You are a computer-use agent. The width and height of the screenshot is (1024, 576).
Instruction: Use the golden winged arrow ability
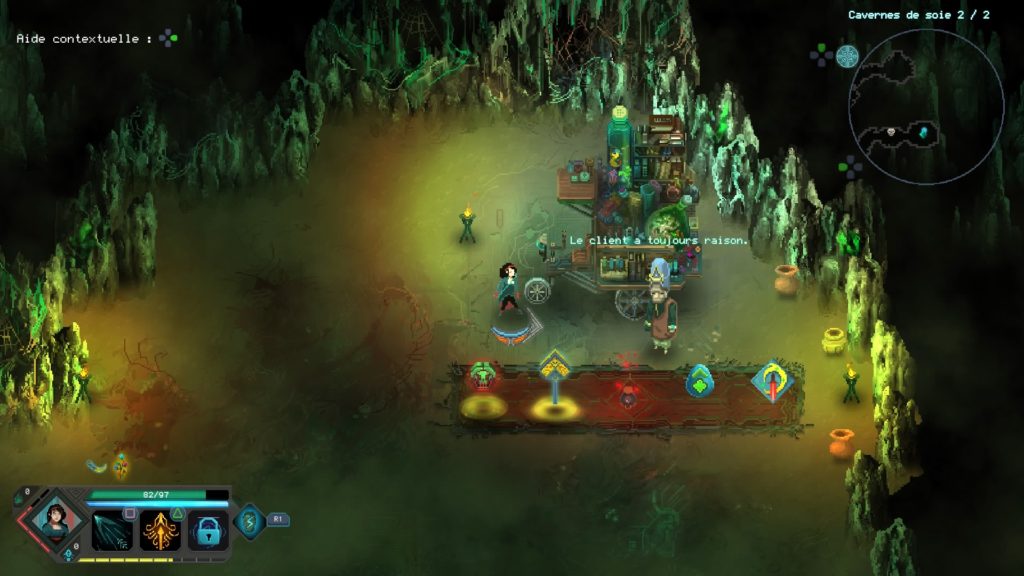160,530
